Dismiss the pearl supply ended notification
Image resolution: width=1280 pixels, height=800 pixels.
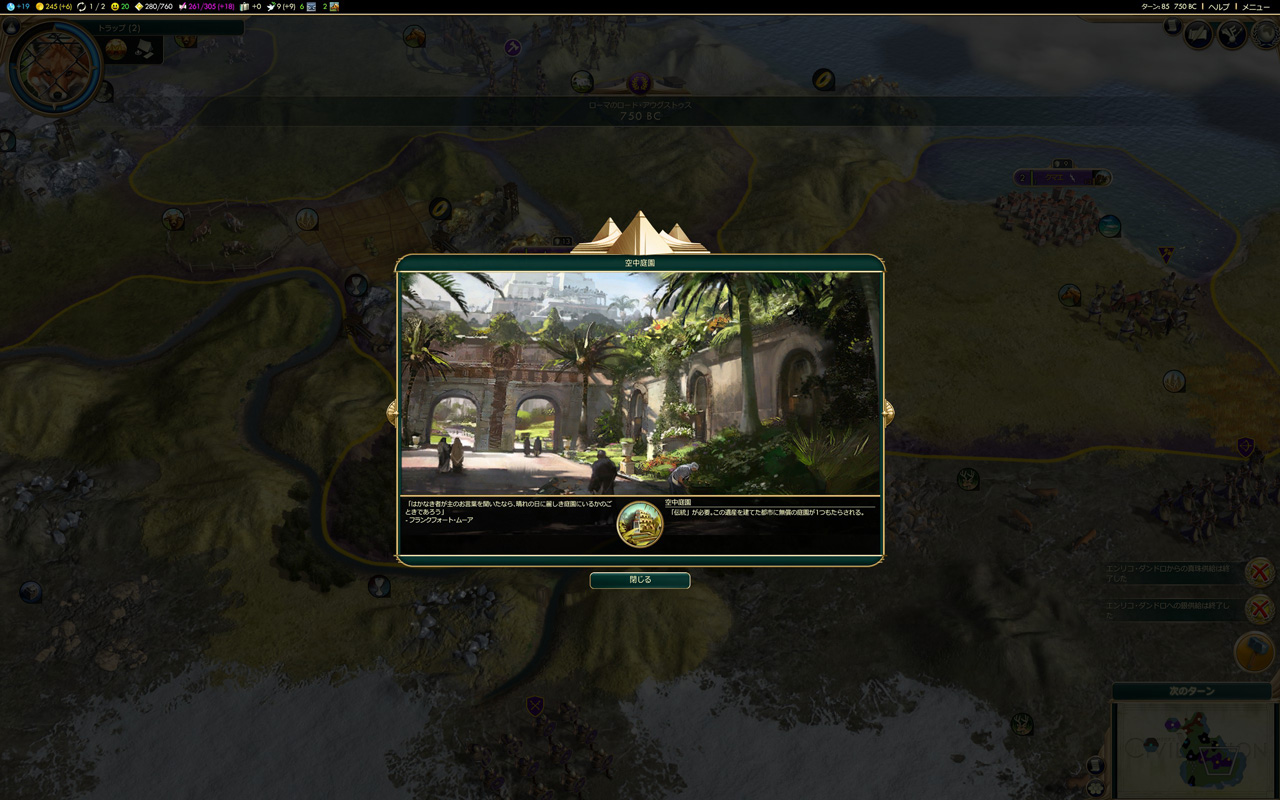[1259, 573]
